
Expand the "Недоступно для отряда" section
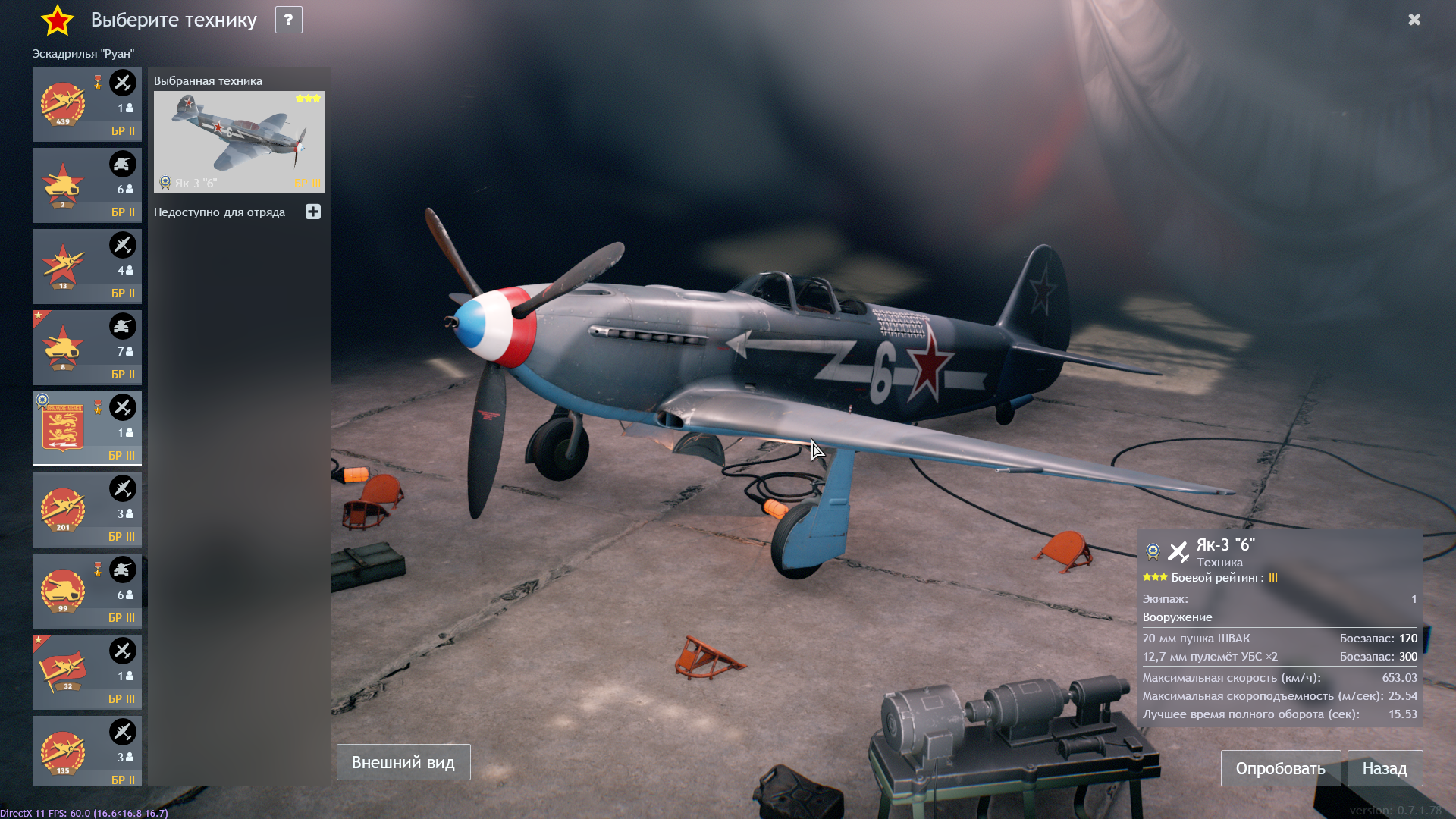coord(313,212)
